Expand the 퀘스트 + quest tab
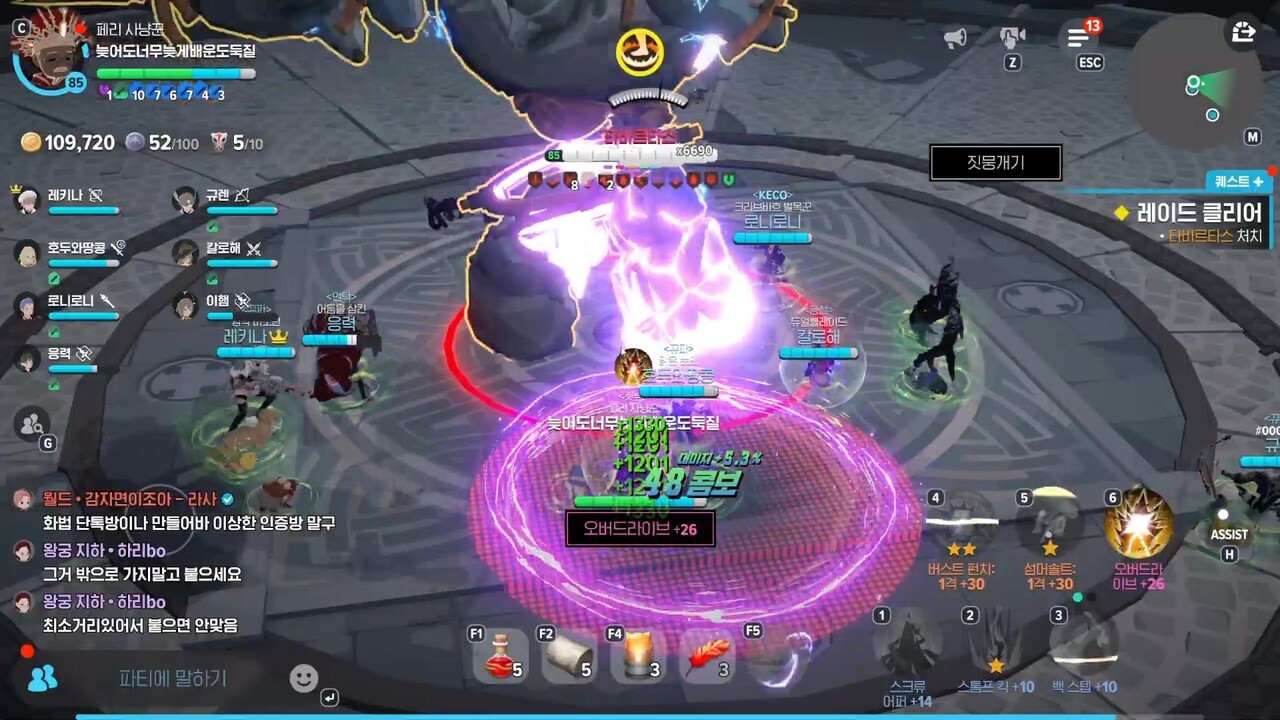This screenshot has width=1280, height=720. coord(1238,181)
